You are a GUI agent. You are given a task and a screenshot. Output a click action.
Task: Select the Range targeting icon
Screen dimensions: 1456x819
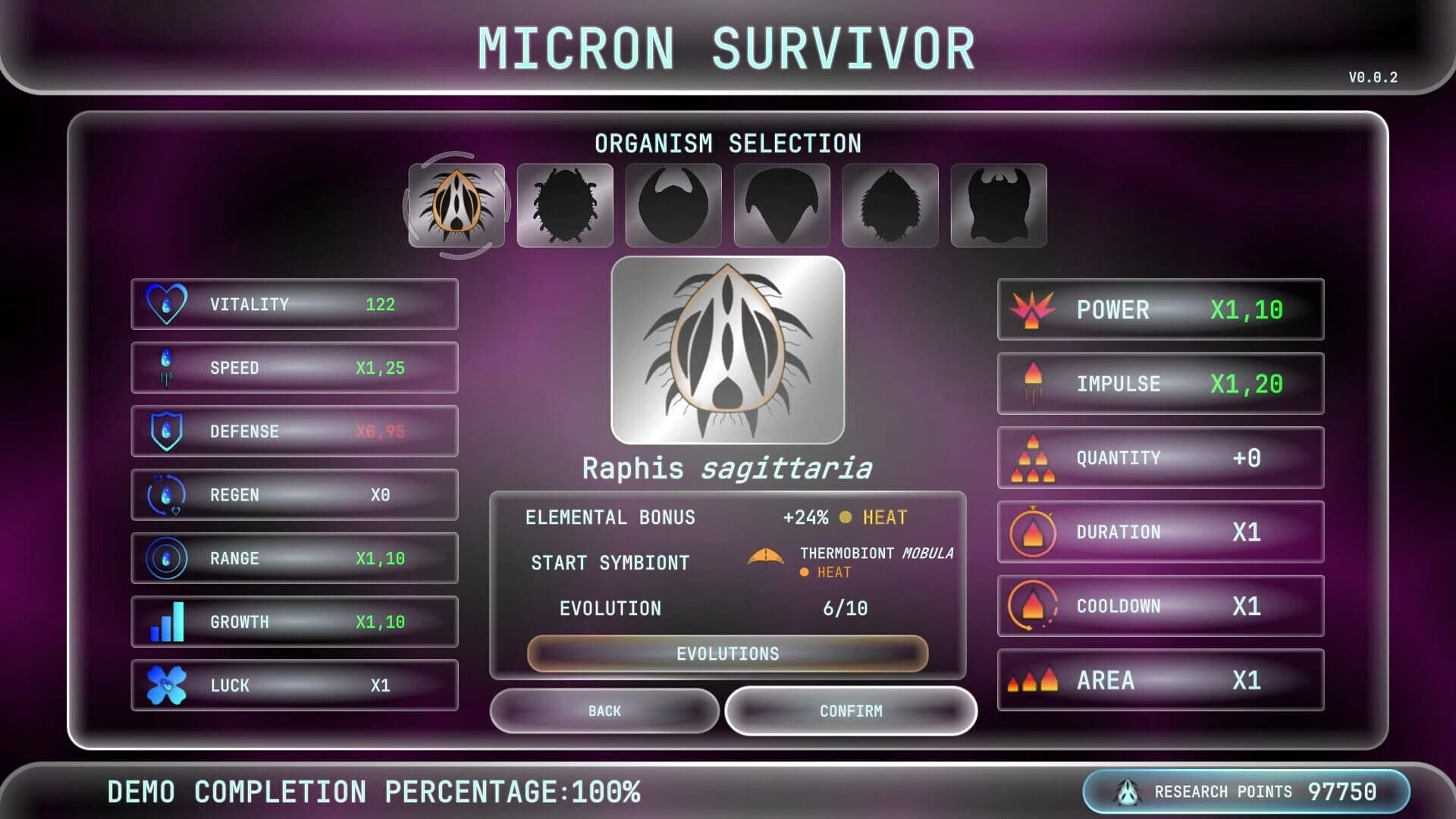(x=167, y=559)
